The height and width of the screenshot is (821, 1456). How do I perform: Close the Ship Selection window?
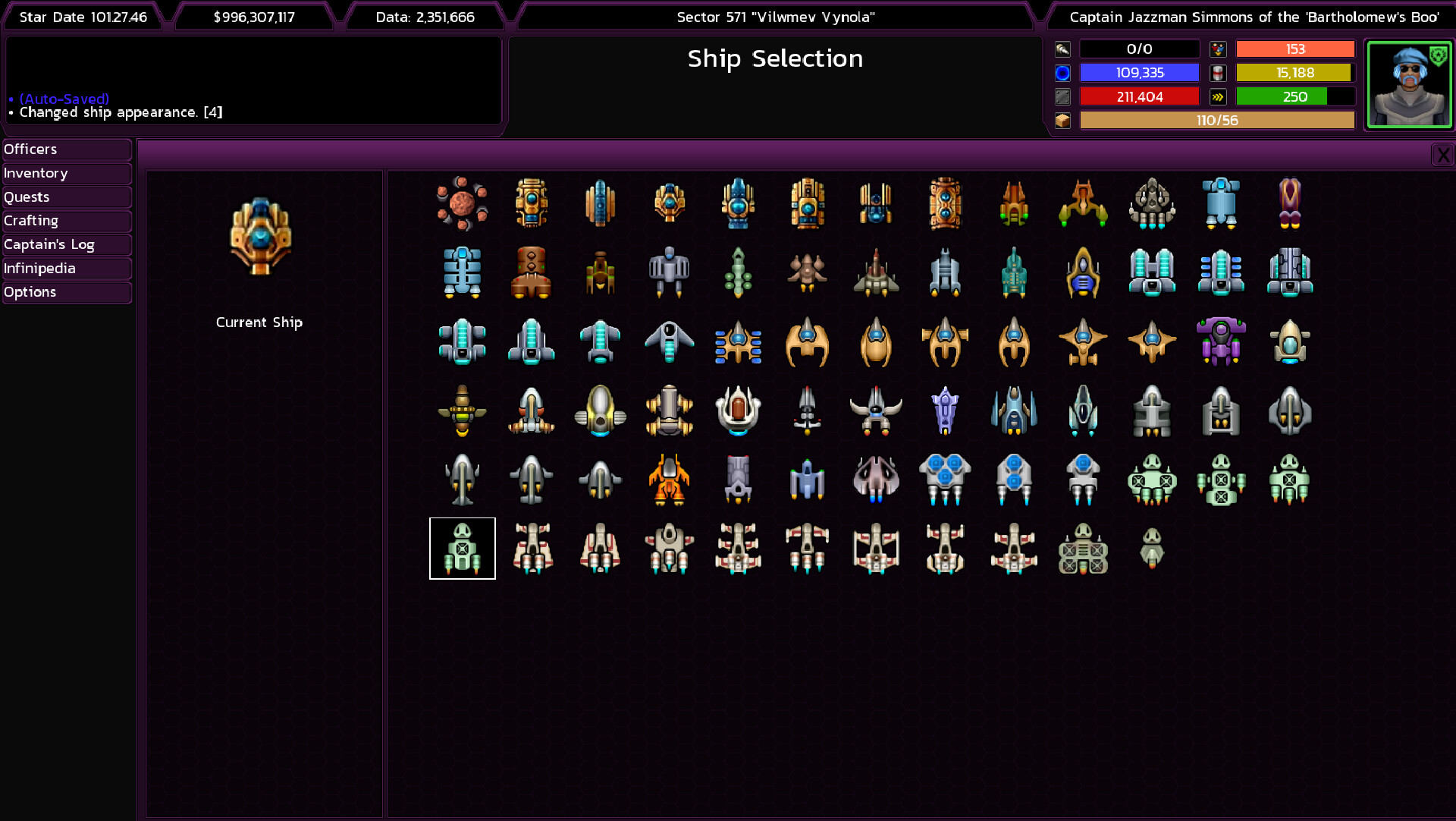pos(1443,154)
